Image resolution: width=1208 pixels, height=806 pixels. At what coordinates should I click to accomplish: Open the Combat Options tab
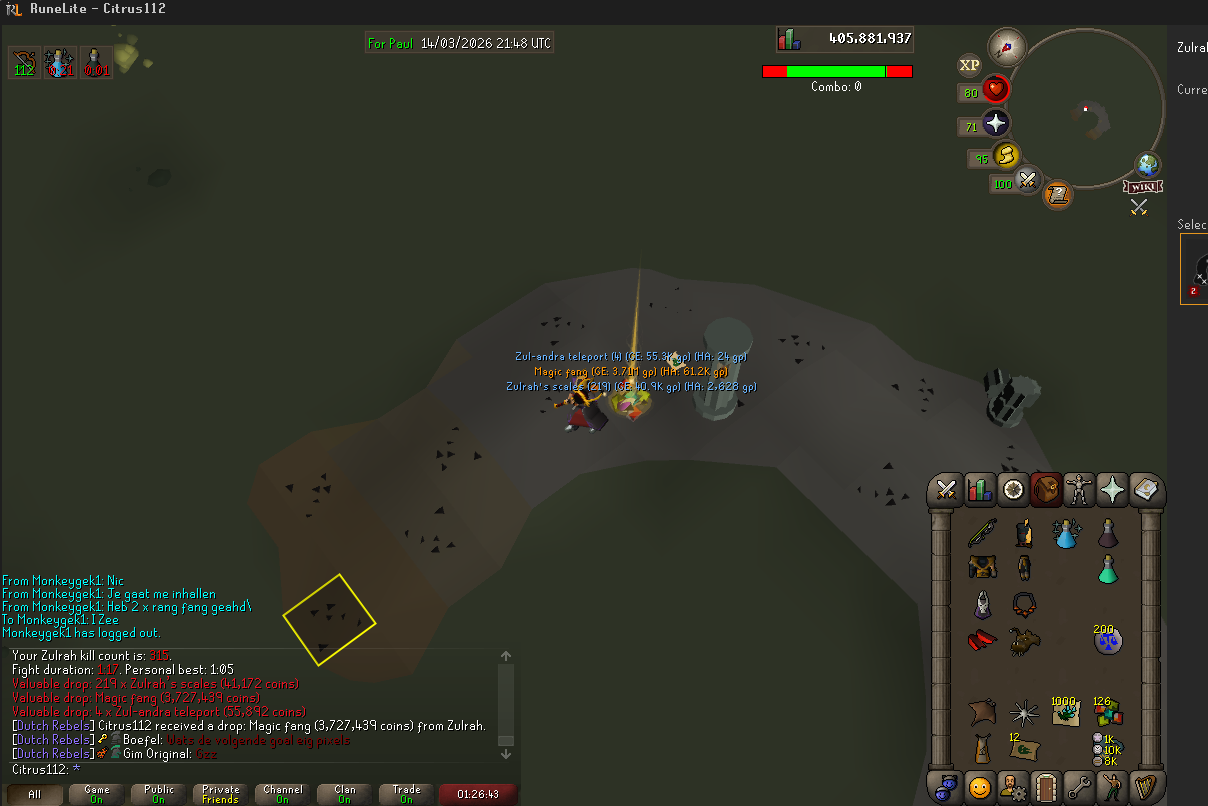coord(946,490)
